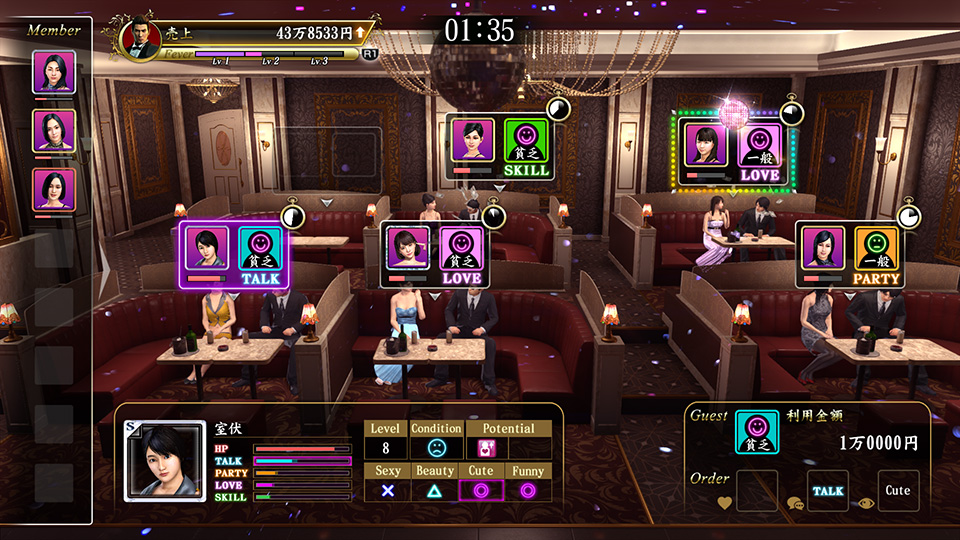This screenshot has height=540, width=960.
Task: Choose the rainbow-bordered LOVE table card
Action: tap(733, 152)
